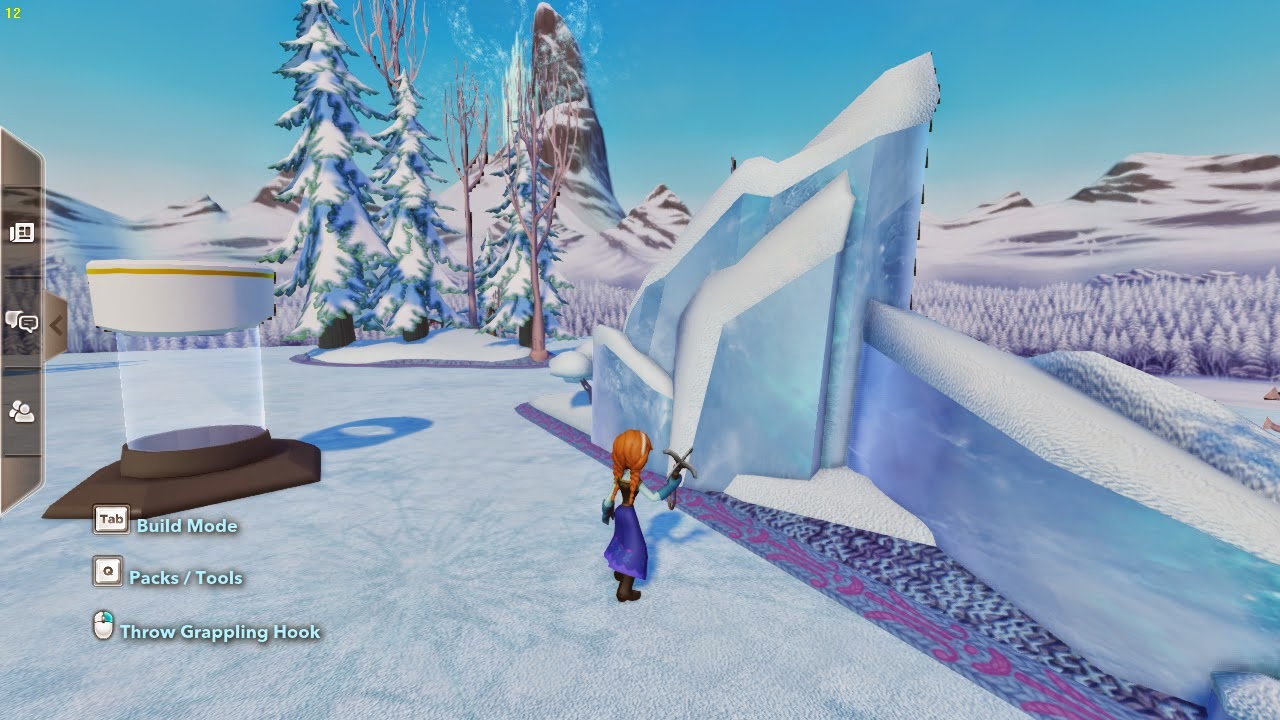The width and height of the screenshot is (1280, 720).
Task: Click the Tab key Build Mode icon
Action: 110,519
